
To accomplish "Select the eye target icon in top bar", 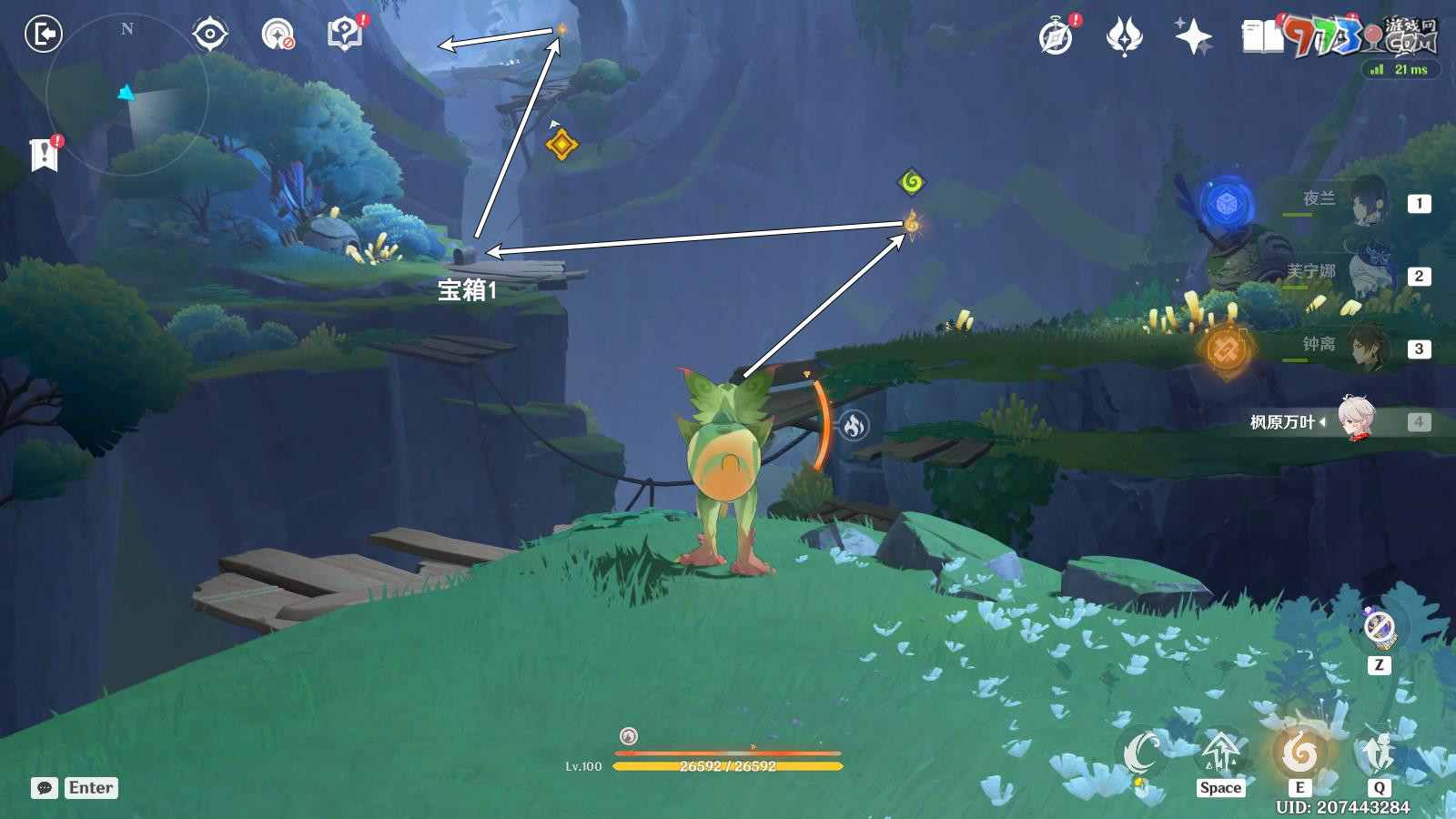I will [x=209, y=35].
